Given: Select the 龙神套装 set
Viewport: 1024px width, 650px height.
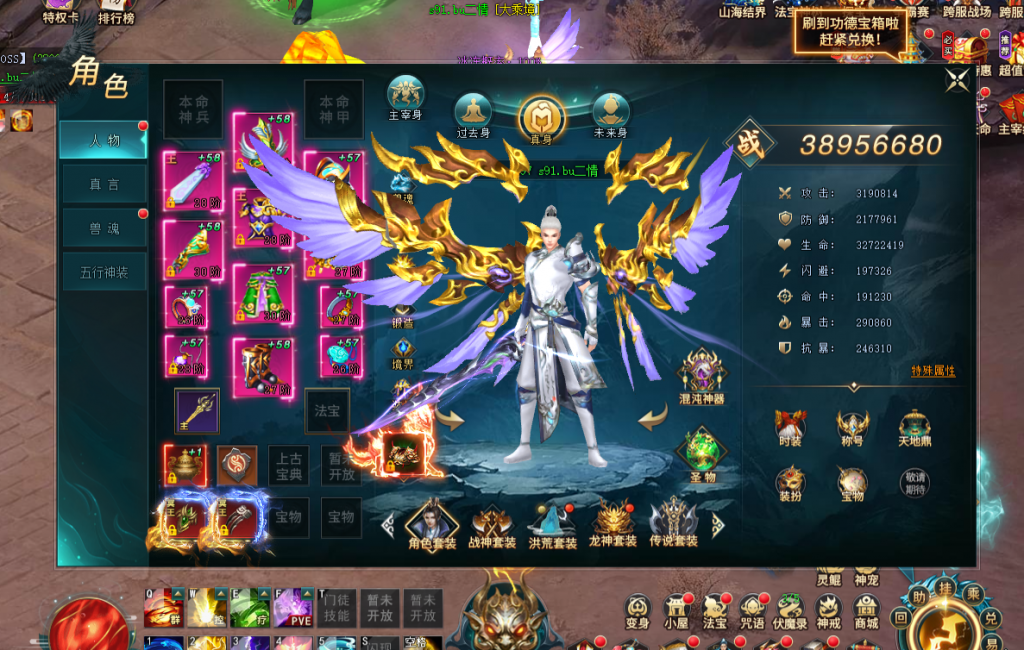Looking at the screenshot, I should coord(612,525).
